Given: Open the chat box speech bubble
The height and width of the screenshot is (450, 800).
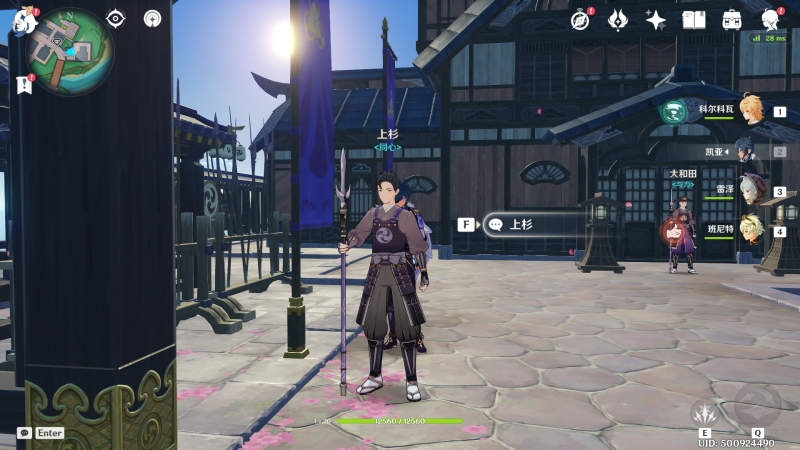Looking at the screenshot, I should click(24, 433).
